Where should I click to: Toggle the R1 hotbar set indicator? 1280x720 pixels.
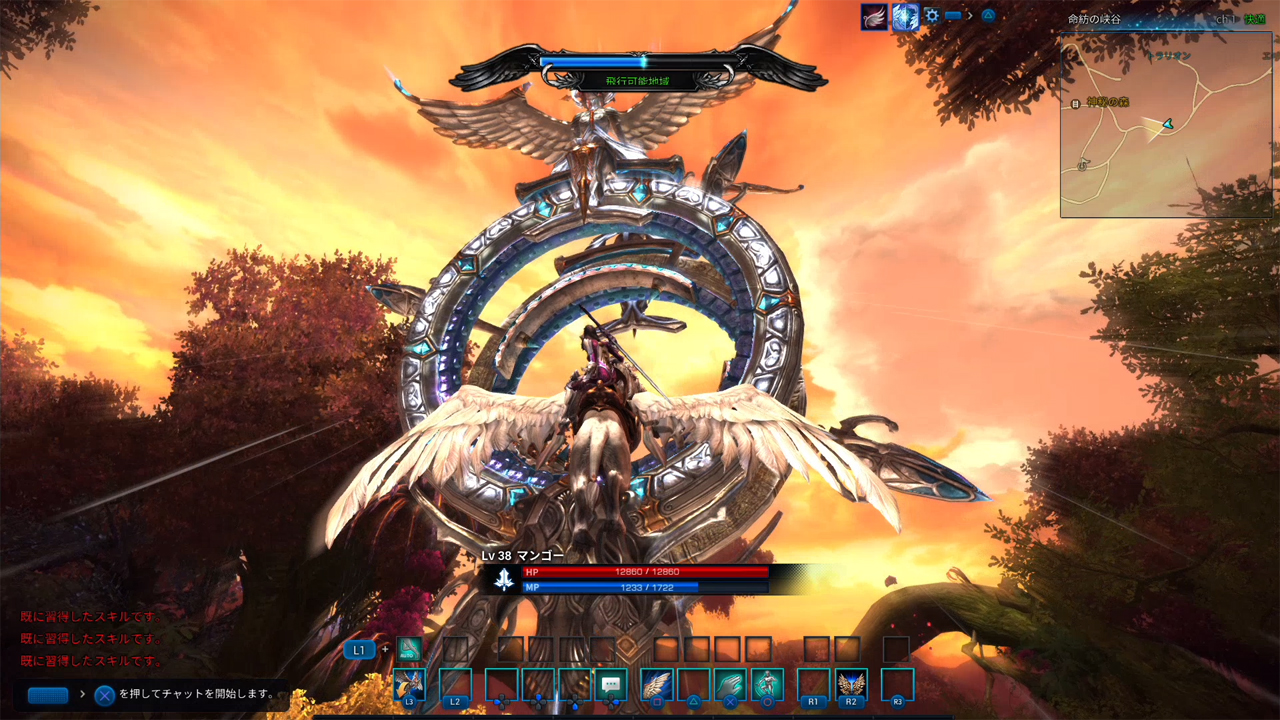pos(814,702)
